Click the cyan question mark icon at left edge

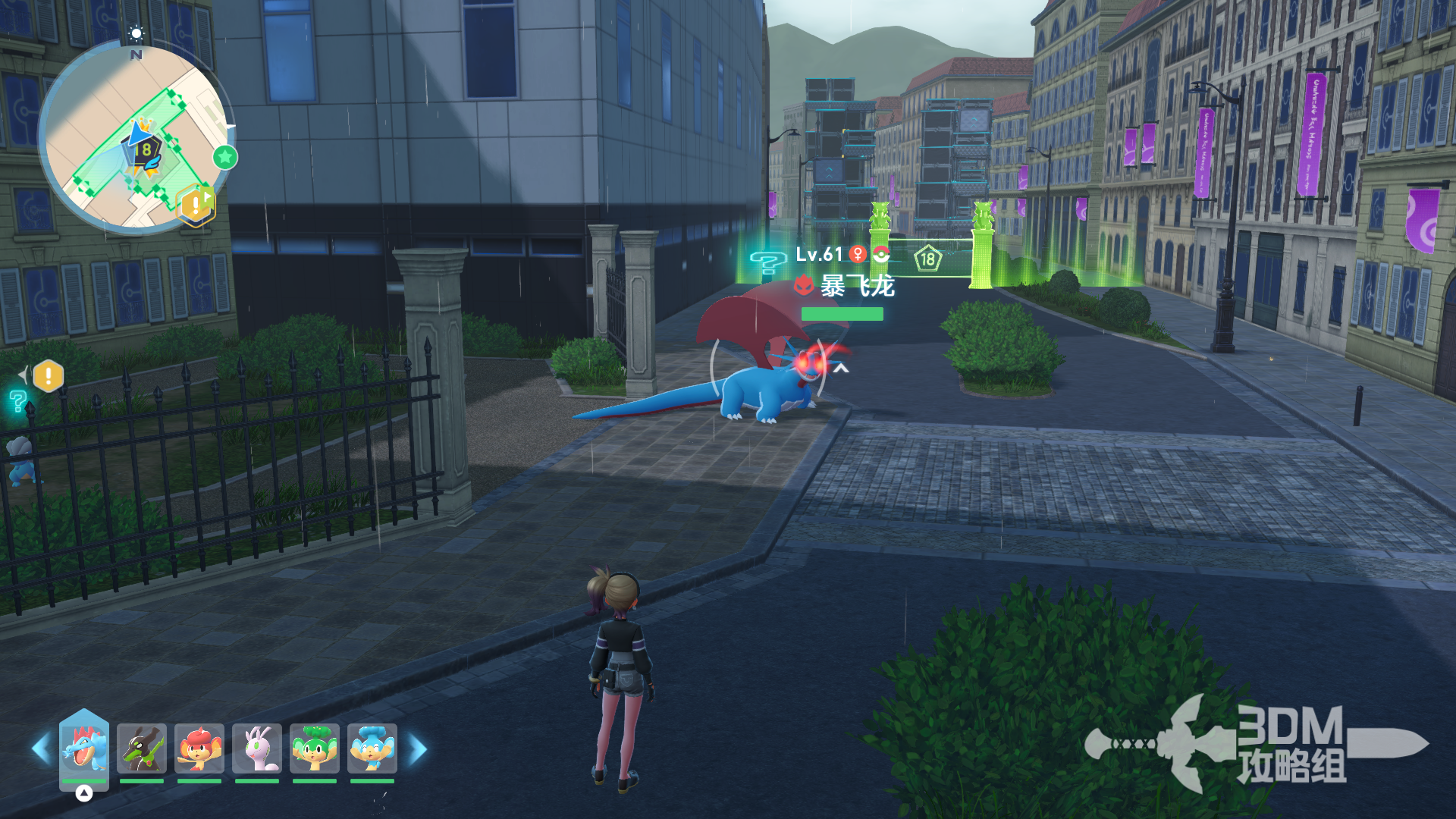pyautogui.click(x=18, y=401)
